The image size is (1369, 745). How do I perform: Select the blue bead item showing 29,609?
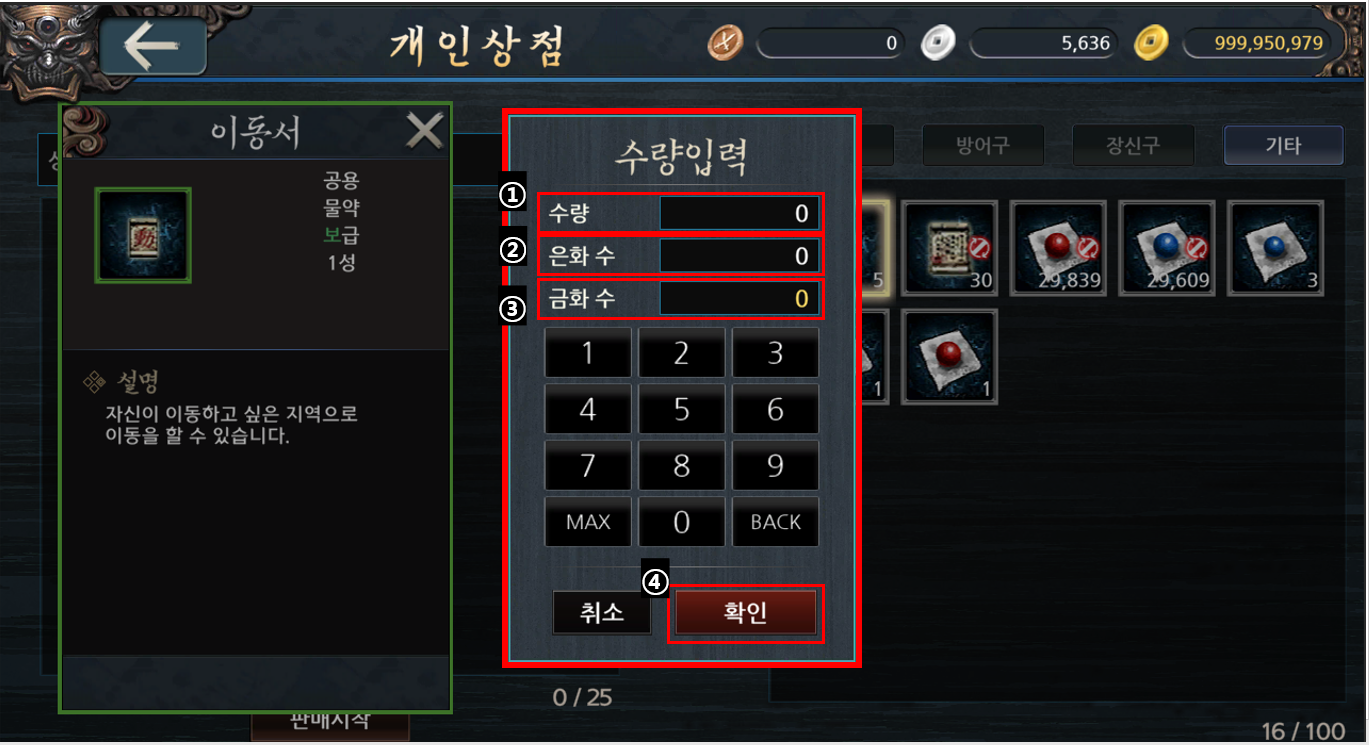point(1166,248)
